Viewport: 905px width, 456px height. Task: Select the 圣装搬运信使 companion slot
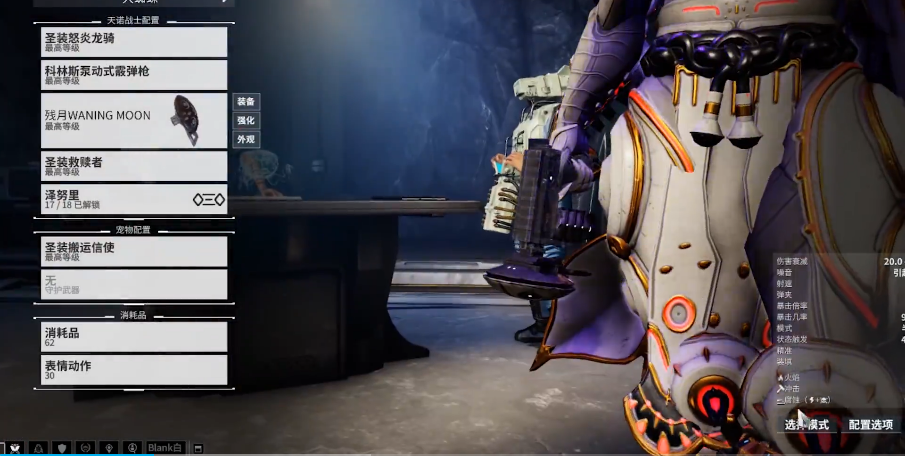[x=134, y=251]
